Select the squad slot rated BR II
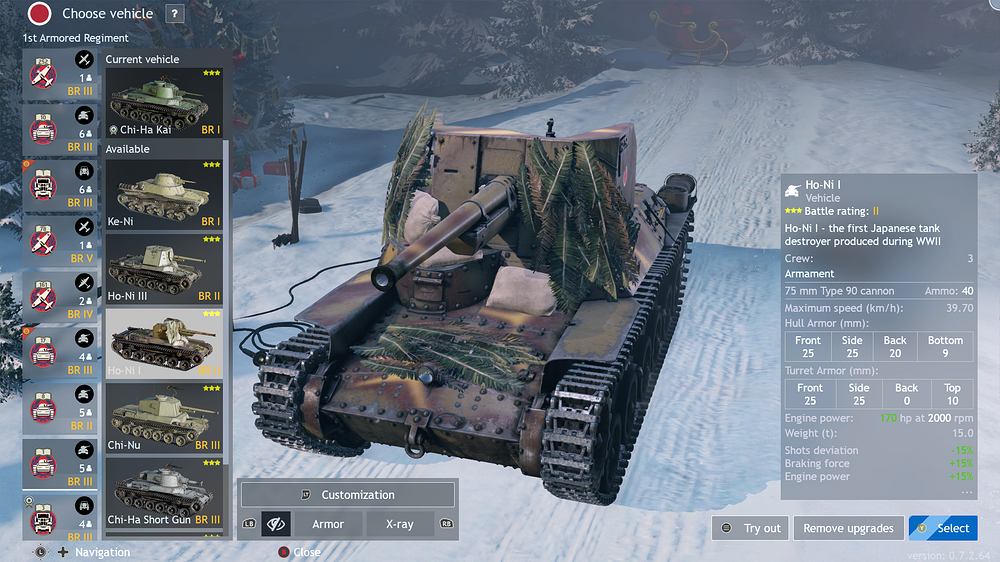Viewport: 1000px width, 562px height. pos(60,410)
